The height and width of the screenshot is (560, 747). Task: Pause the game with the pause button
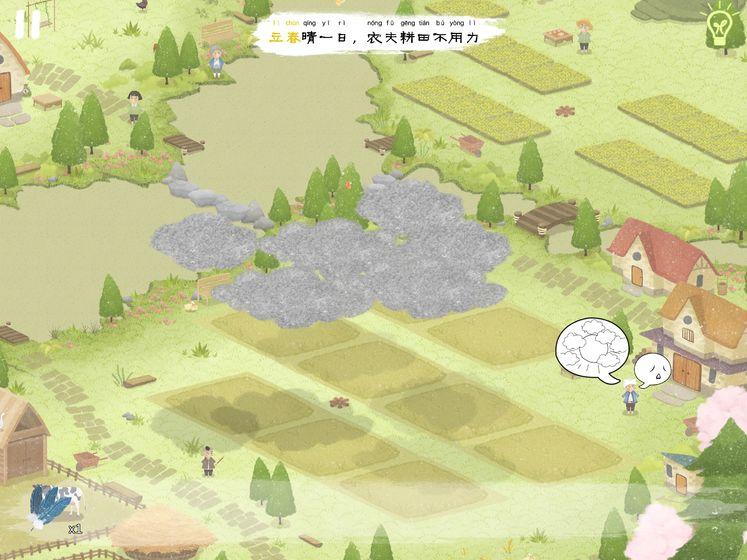click(28, 24)
